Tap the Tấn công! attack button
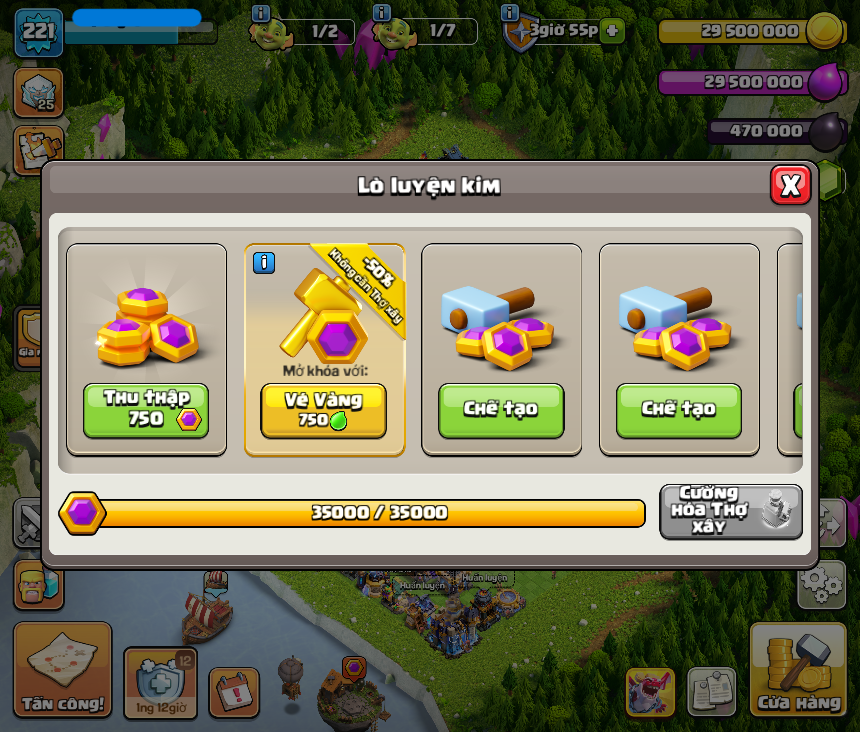The width and height of the screenshot is (860, 732). coord(62,669)
